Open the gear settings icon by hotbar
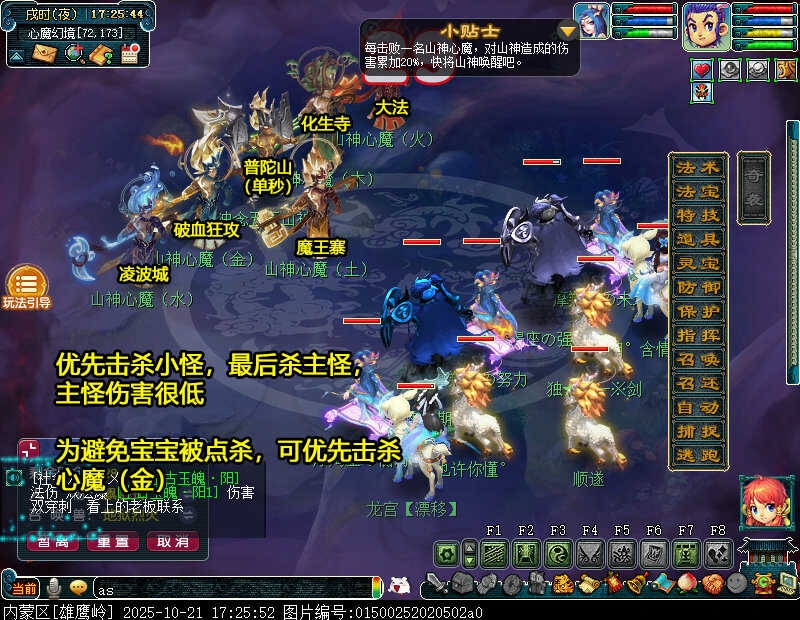 446,553
